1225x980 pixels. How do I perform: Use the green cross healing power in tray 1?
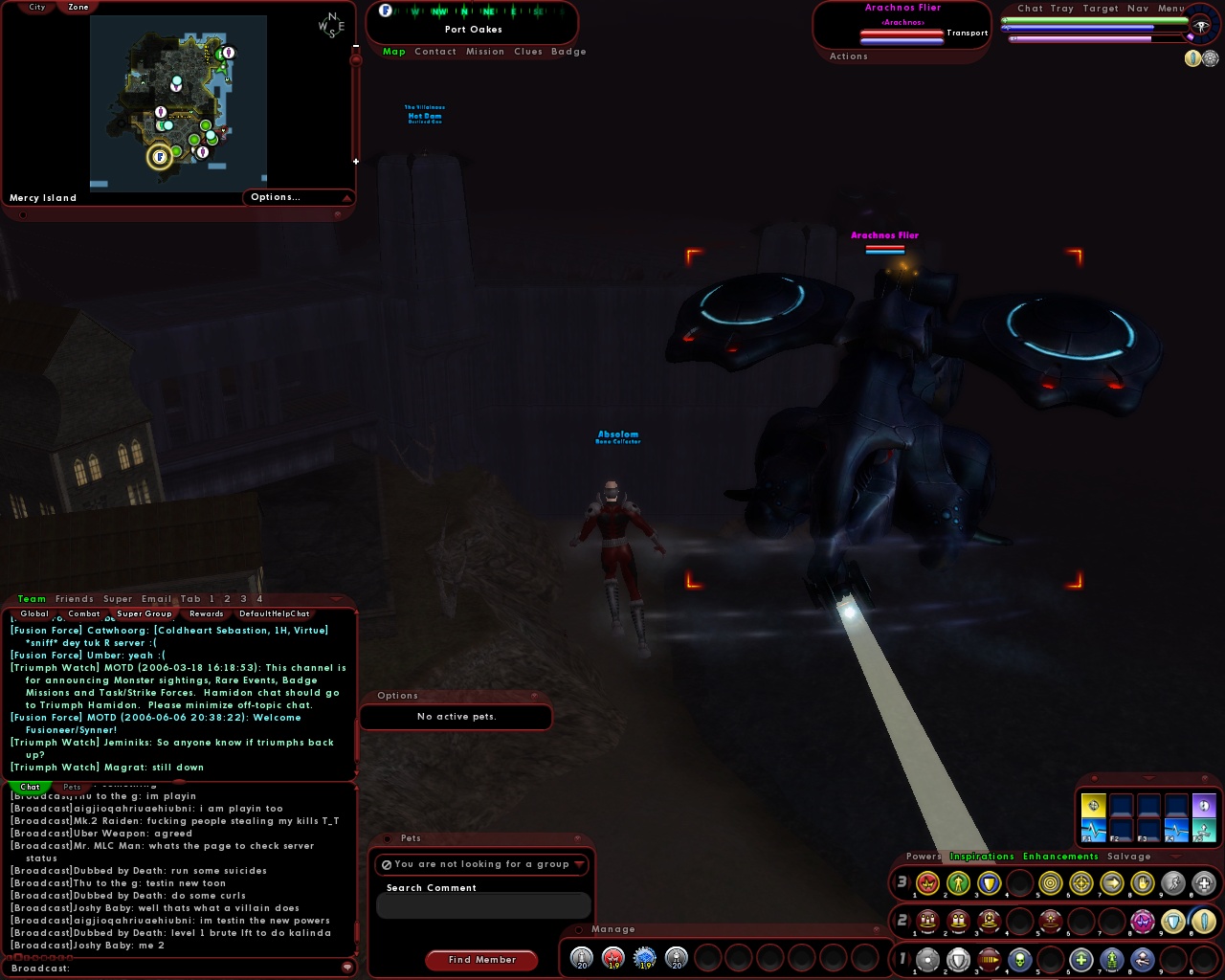coord(1081,960)
